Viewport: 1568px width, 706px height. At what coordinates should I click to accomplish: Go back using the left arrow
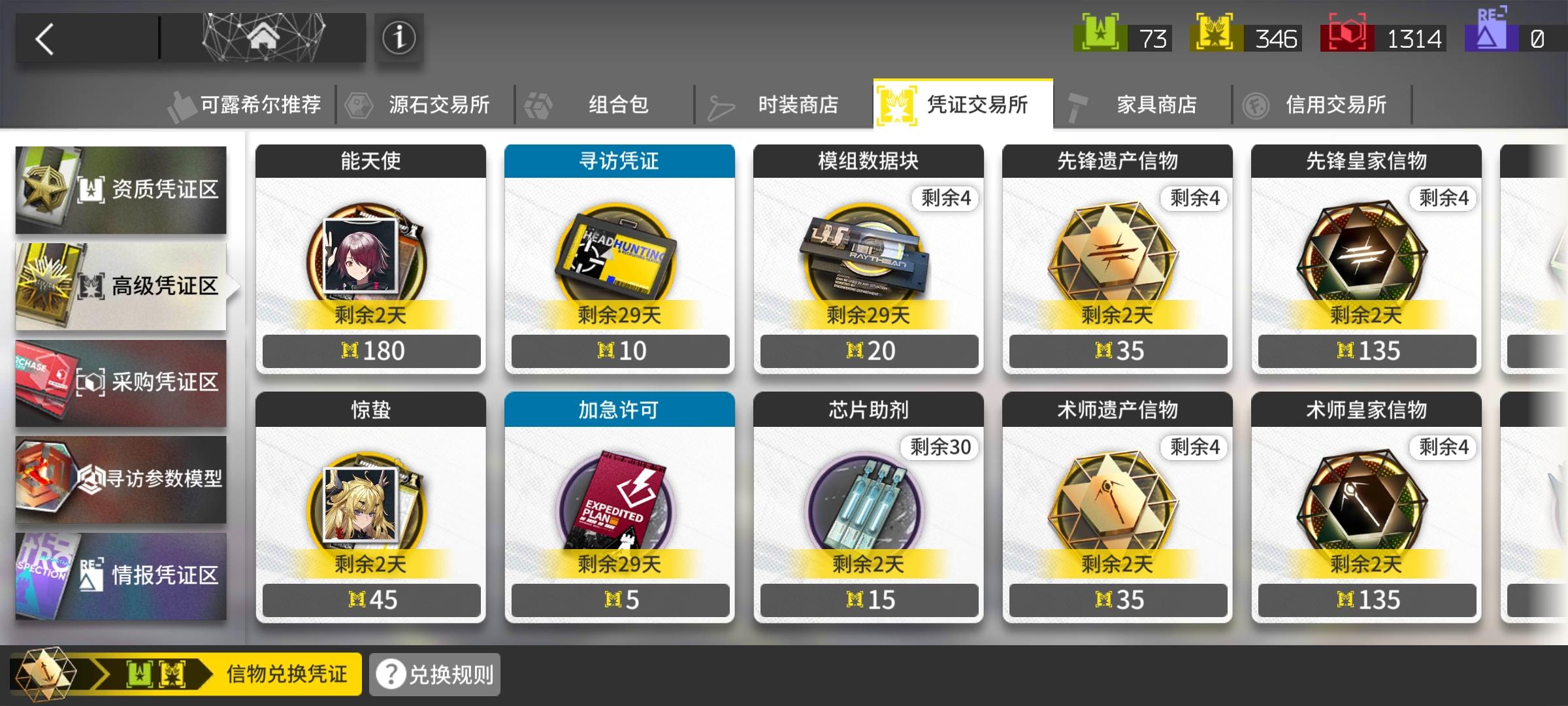(x=44, y=37)
